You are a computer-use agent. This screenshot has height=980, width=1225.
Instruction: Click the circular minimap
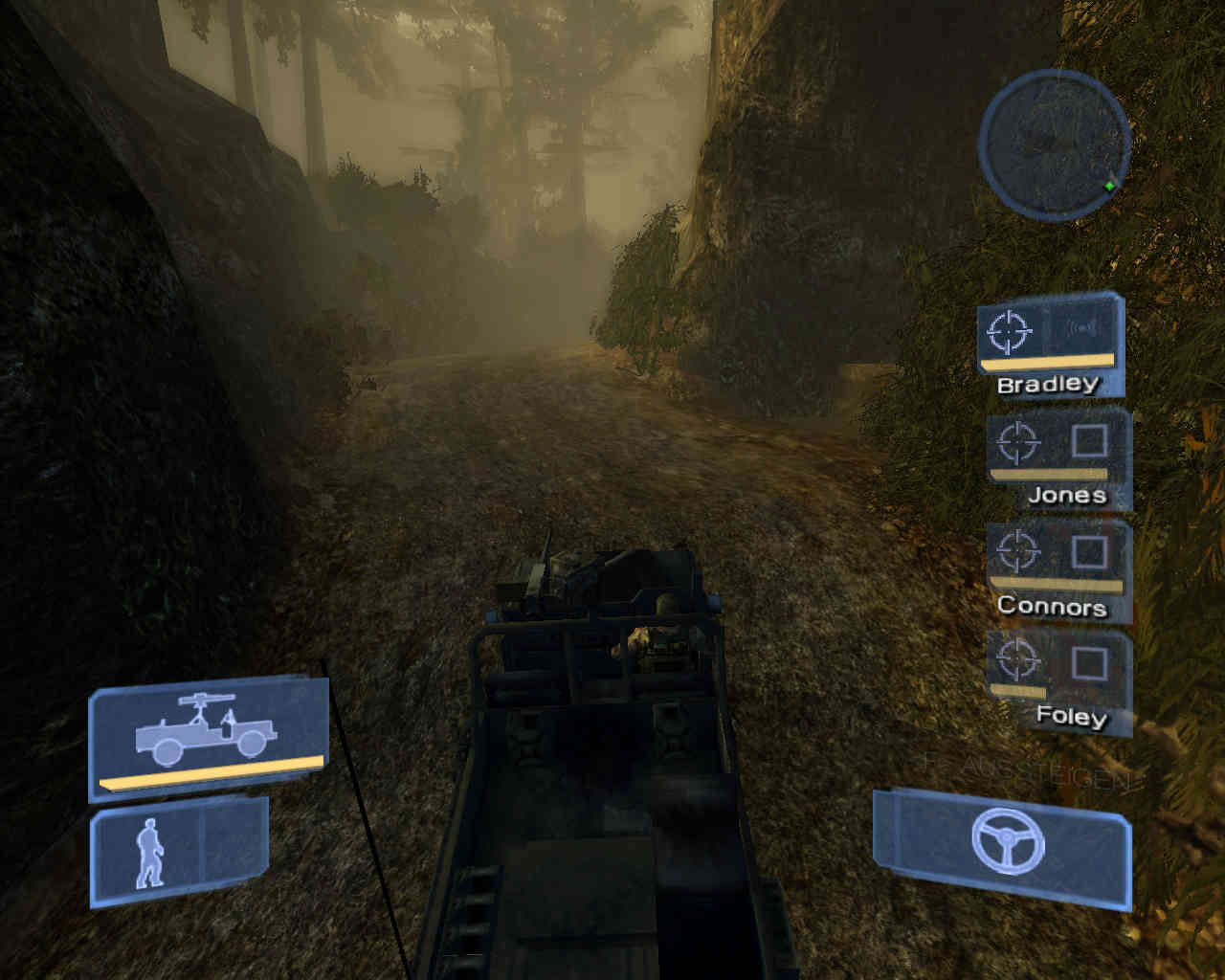pos(1054,145)
